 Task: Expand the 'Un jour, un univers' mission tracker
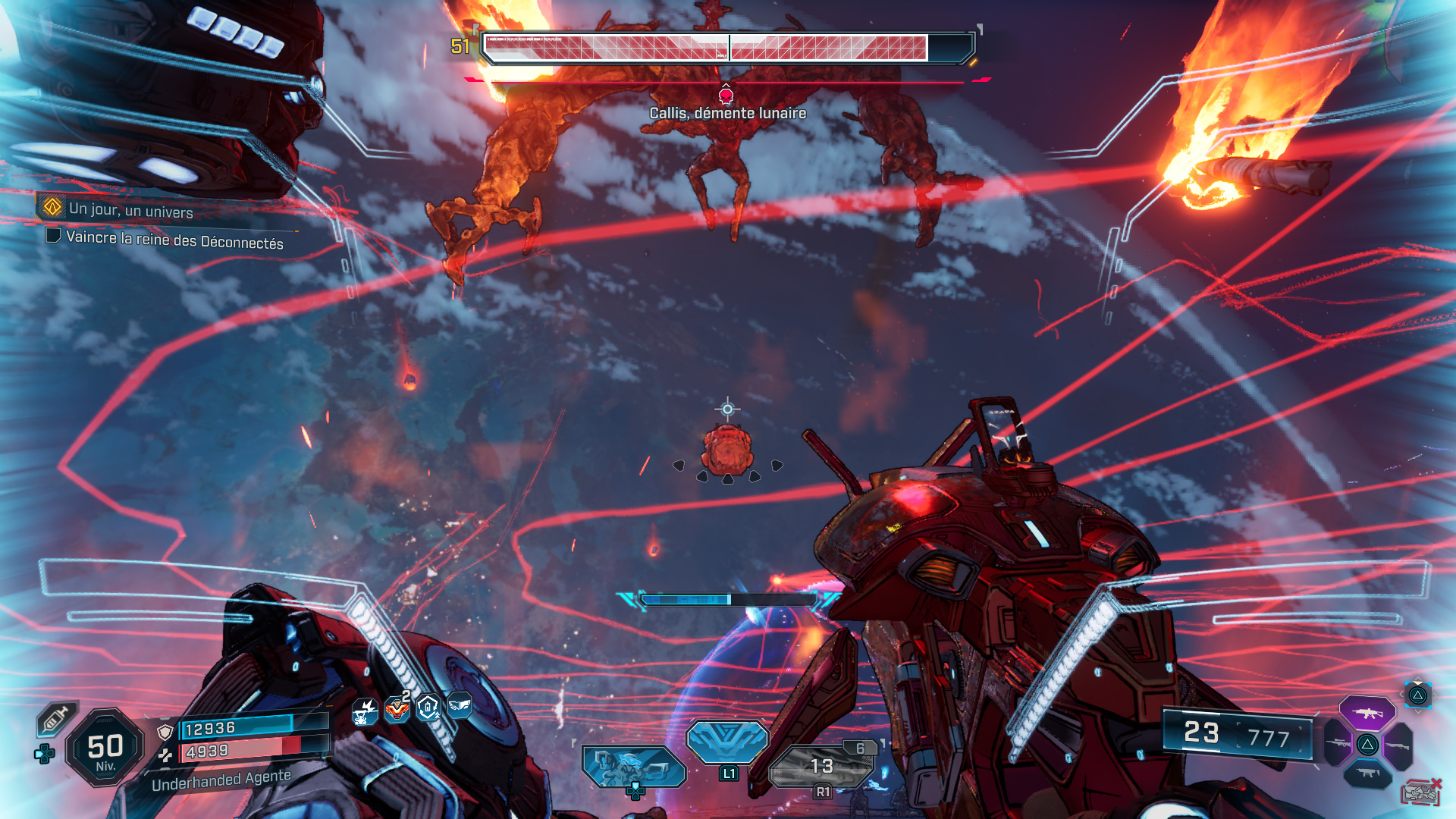129,211
